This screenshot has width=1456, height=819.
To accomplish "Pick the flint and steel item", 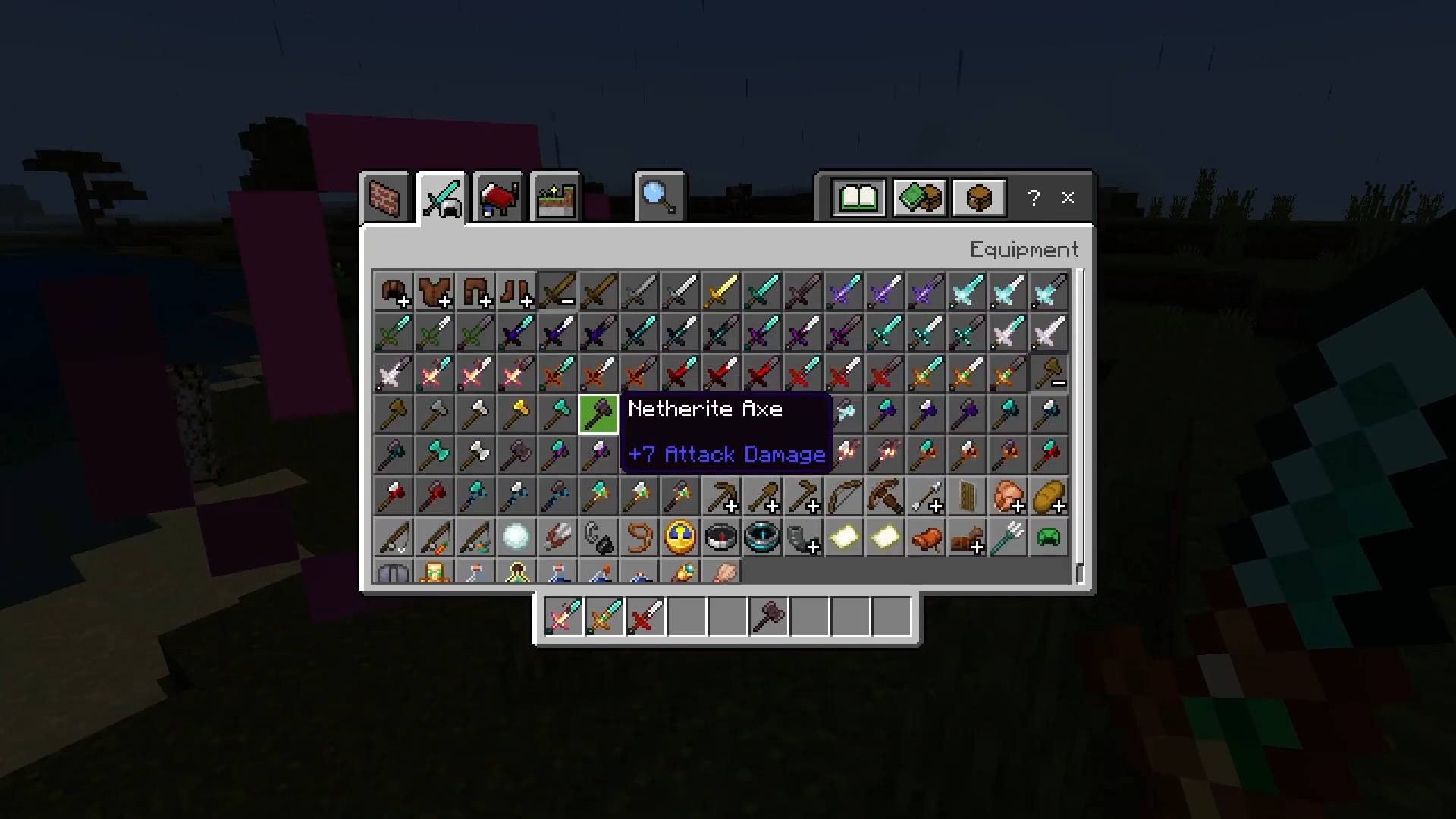I will 598,537.
